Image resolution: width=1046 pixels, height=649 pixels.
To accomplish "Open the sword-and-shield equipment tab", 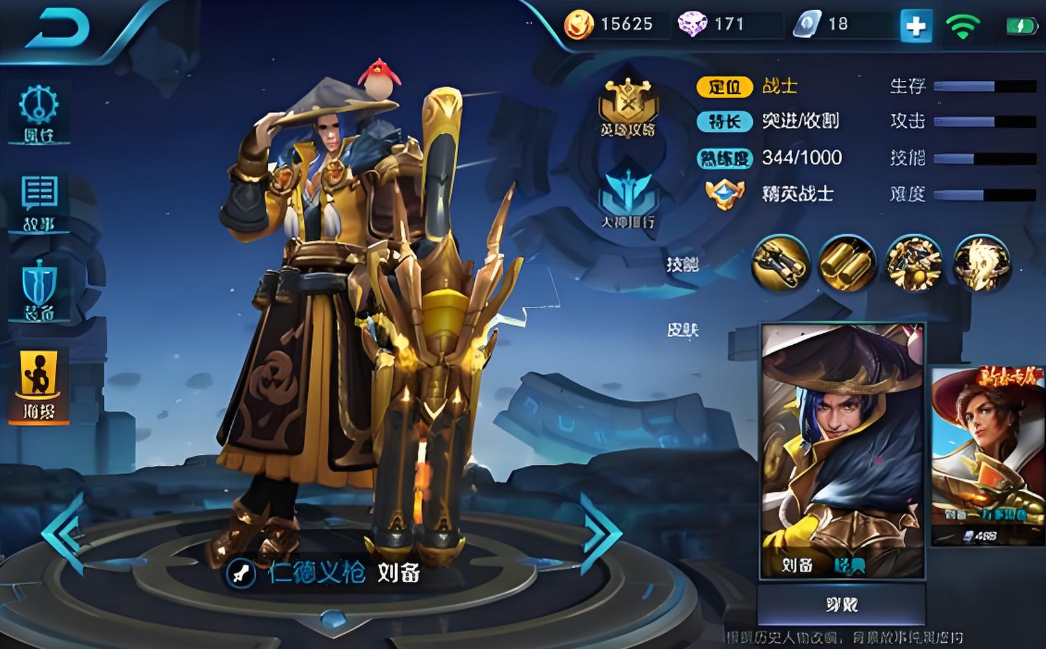I will 39,290.
